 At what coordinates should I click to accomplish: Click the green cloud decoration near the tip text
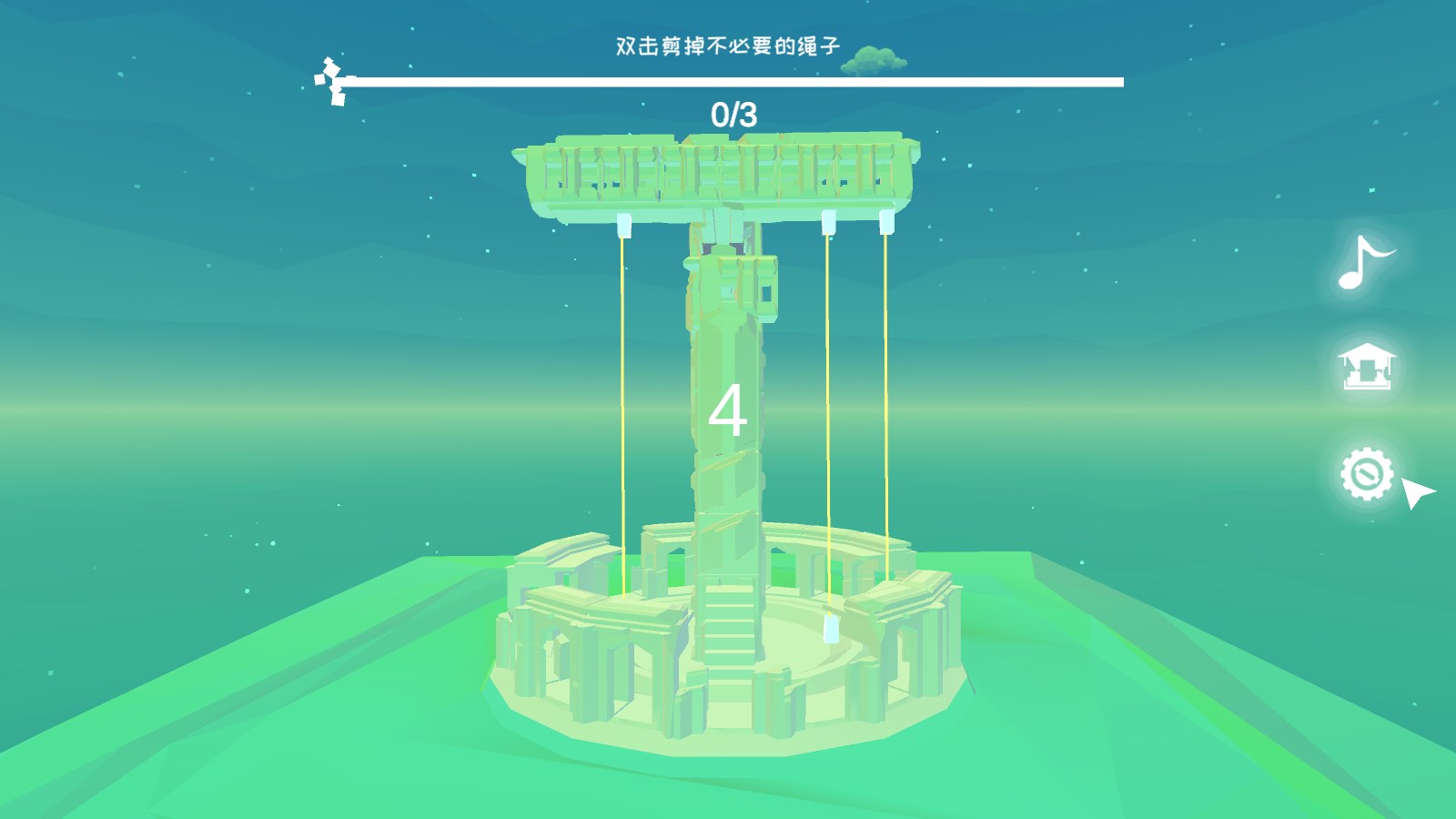(x=873, y=58)
